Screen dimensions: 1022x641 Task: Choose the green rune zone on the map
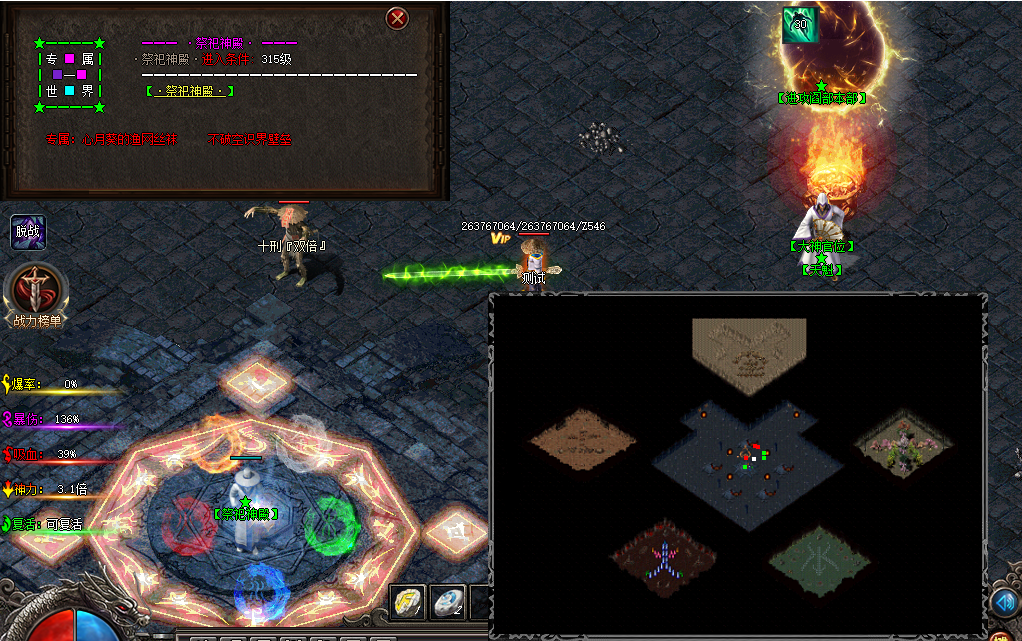click(x=819, y=561)
